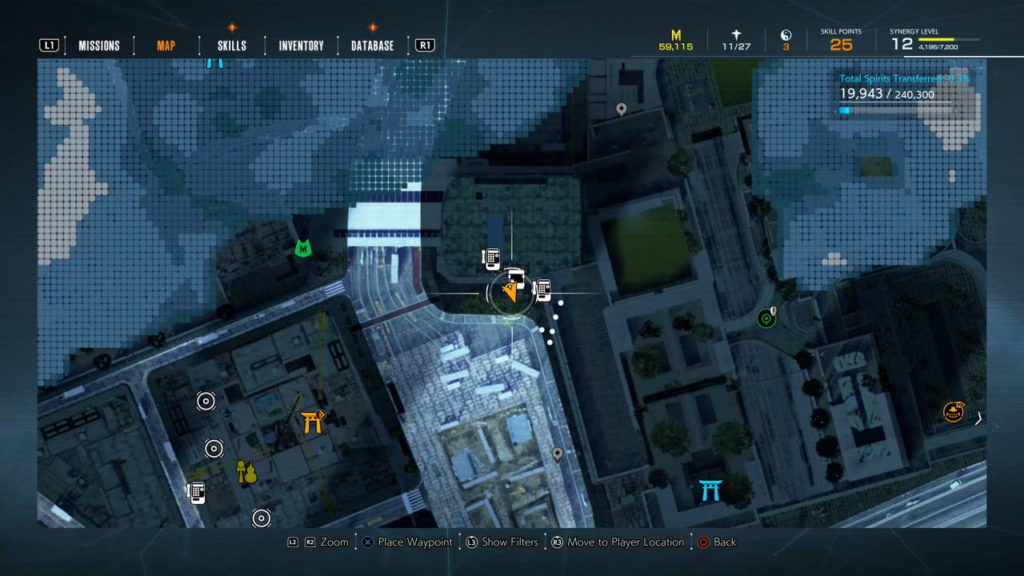
Task: Show the Database tab
Action: (x=372, y=45)
